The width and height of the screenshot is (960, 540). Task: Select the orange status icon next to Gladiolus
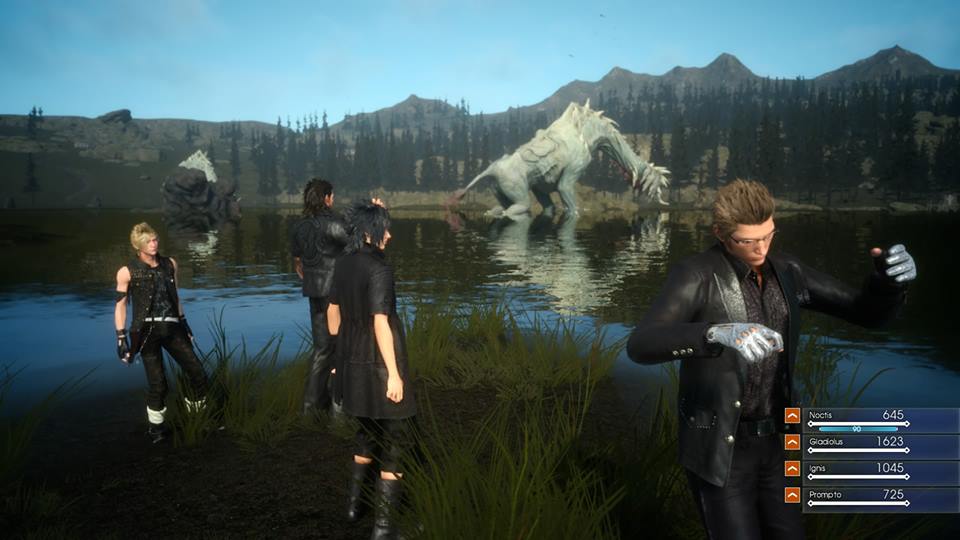(x=792, y=442)
